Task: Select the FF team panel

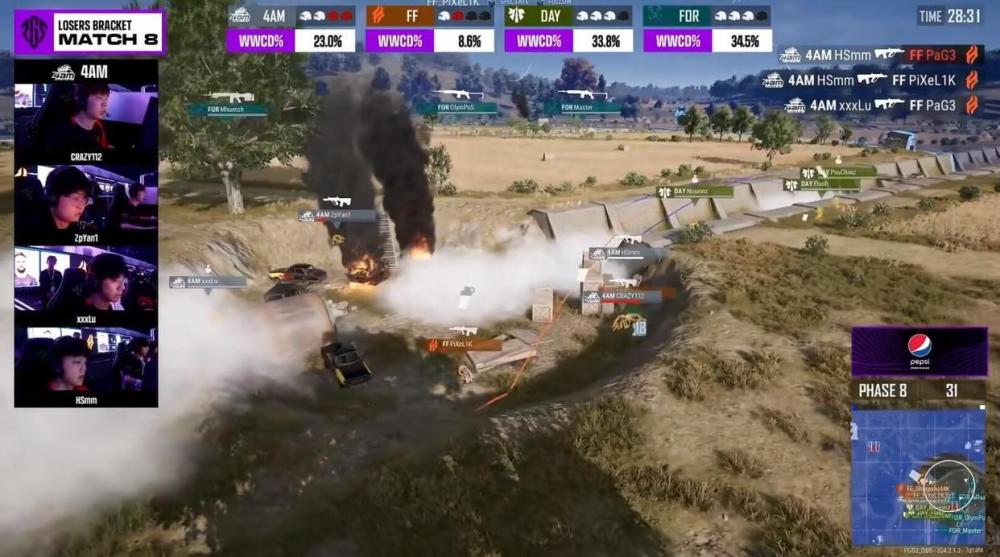Action: (x=429, y=28)
